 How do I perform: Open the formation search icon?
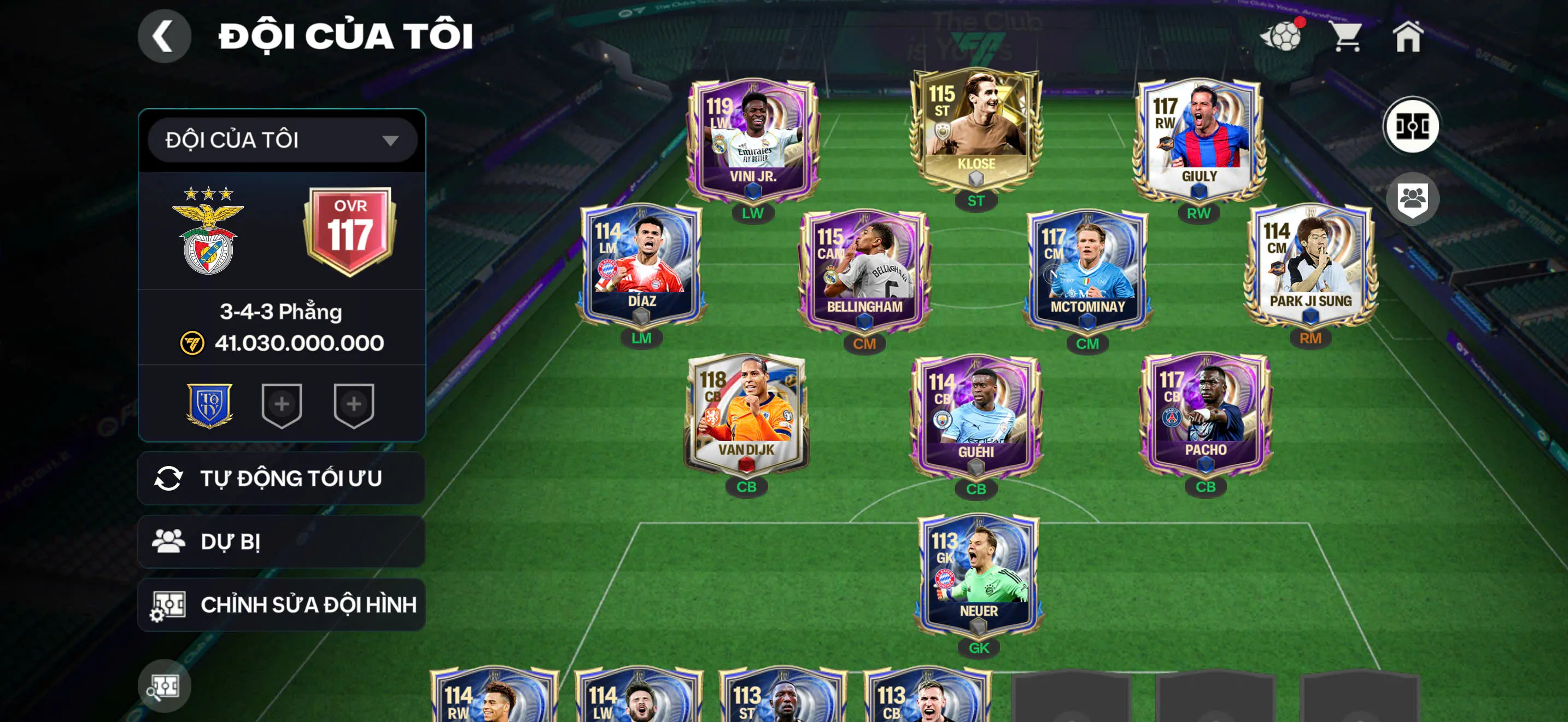(x=163, y=686)
